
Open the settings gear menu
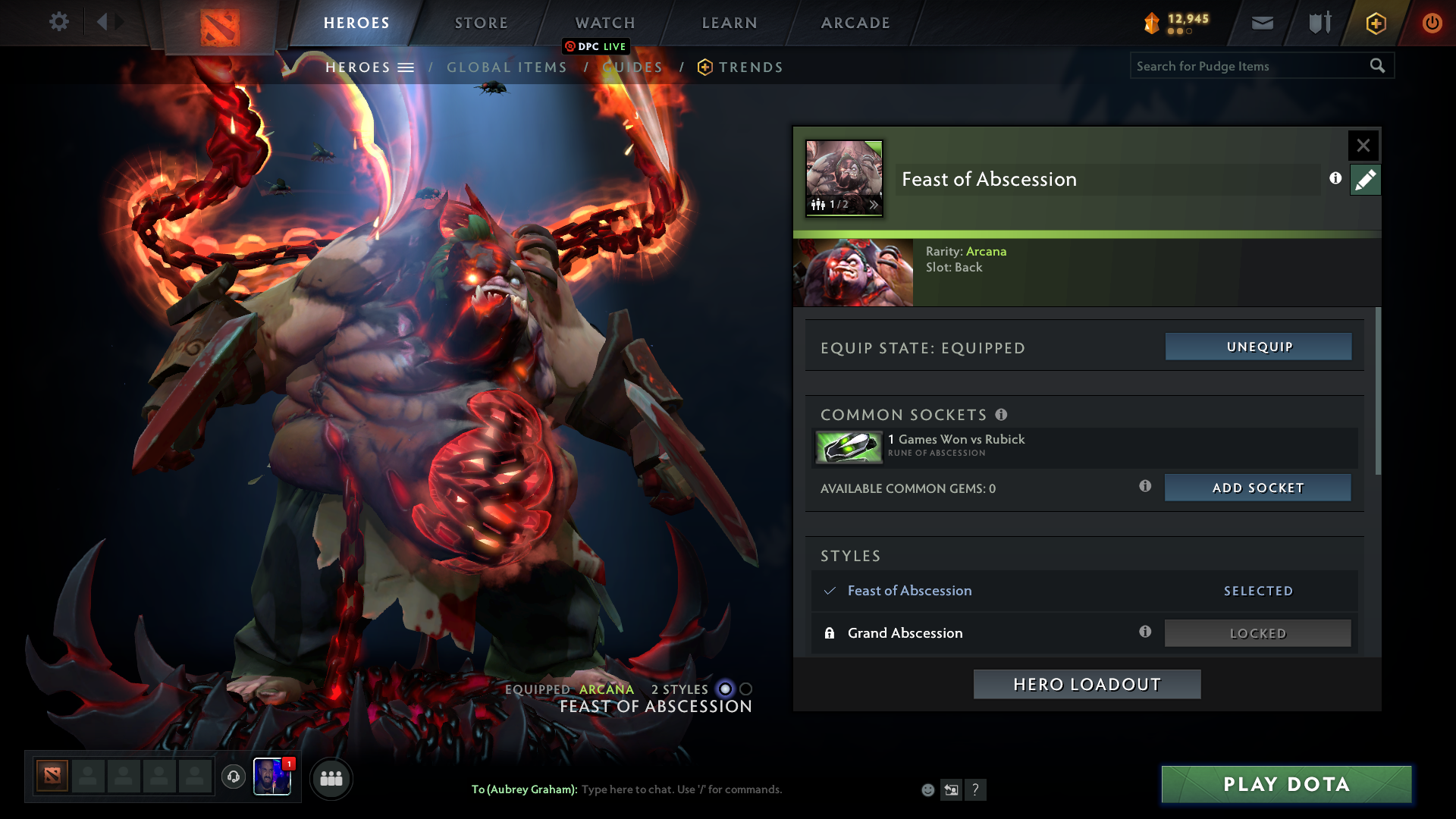coord(59,22)
